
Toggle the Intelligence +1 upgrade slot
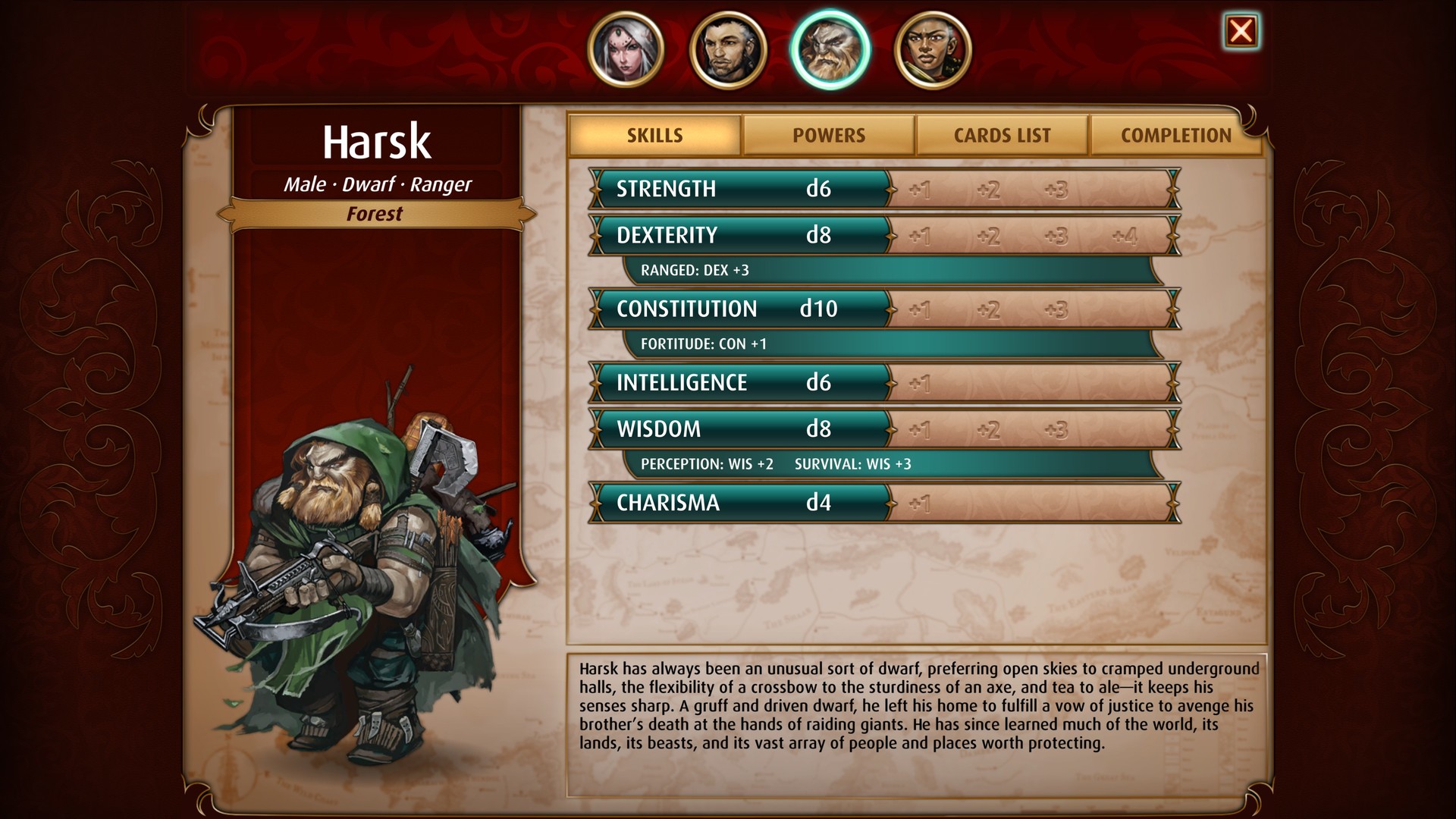920,384
